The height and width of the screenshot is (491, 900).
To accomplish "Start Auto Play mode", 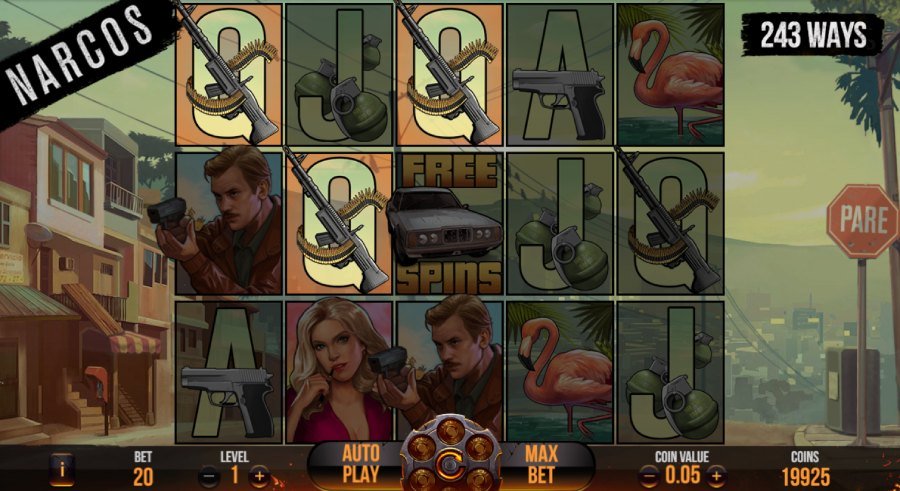I will pyautogui.click(x=361, y=465).
